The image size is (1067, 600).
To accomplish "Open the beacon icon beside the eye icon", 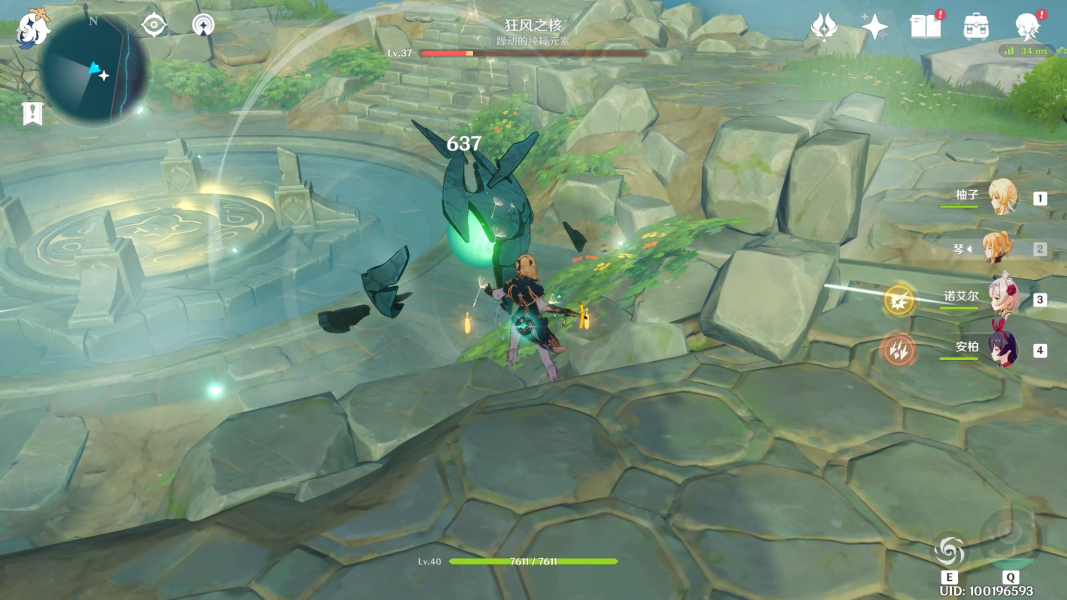I will 203,24.
